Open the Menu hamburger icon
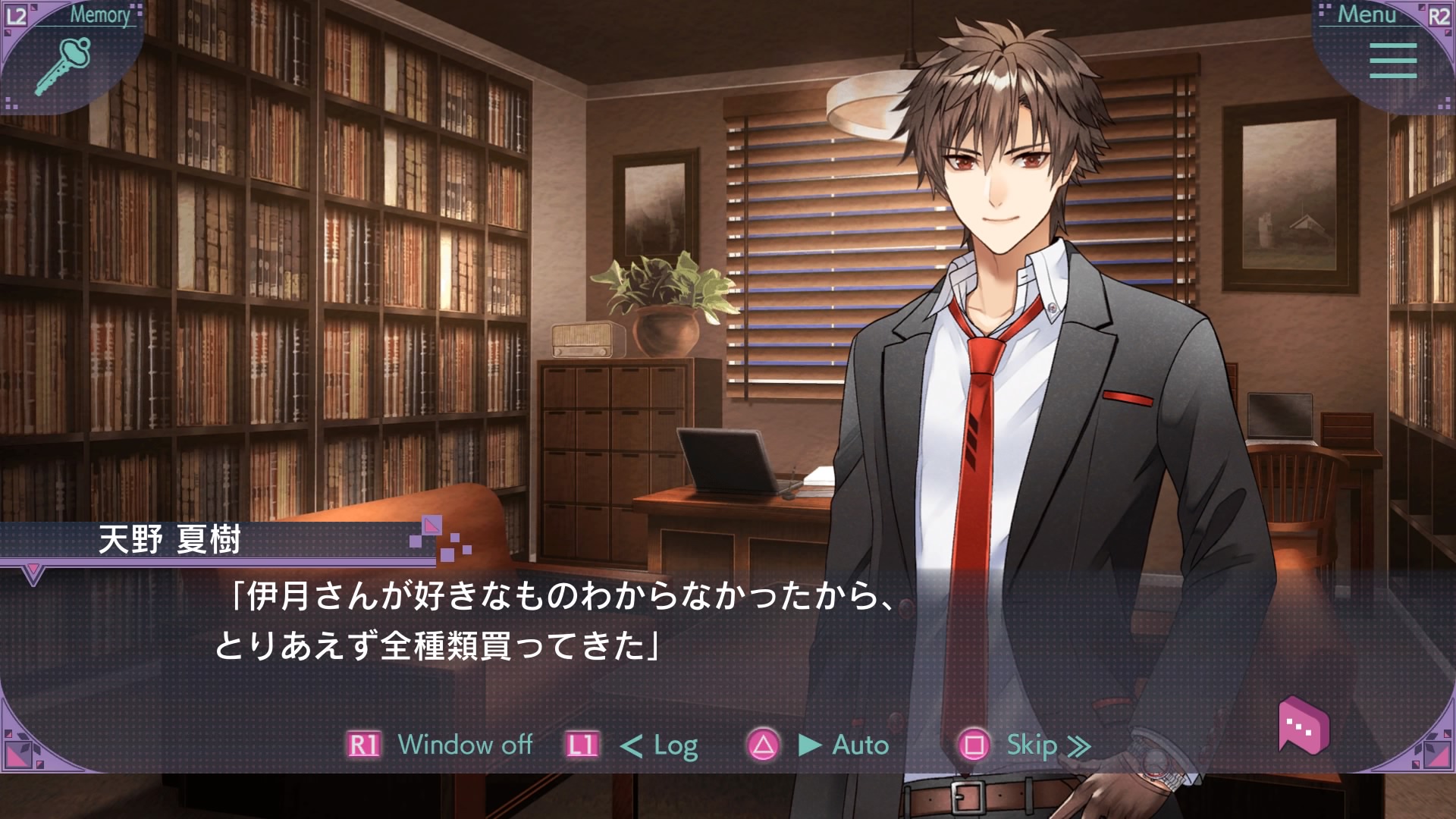The height and width of the screenshot is (819, 1456). click(x=1392, y=61)
